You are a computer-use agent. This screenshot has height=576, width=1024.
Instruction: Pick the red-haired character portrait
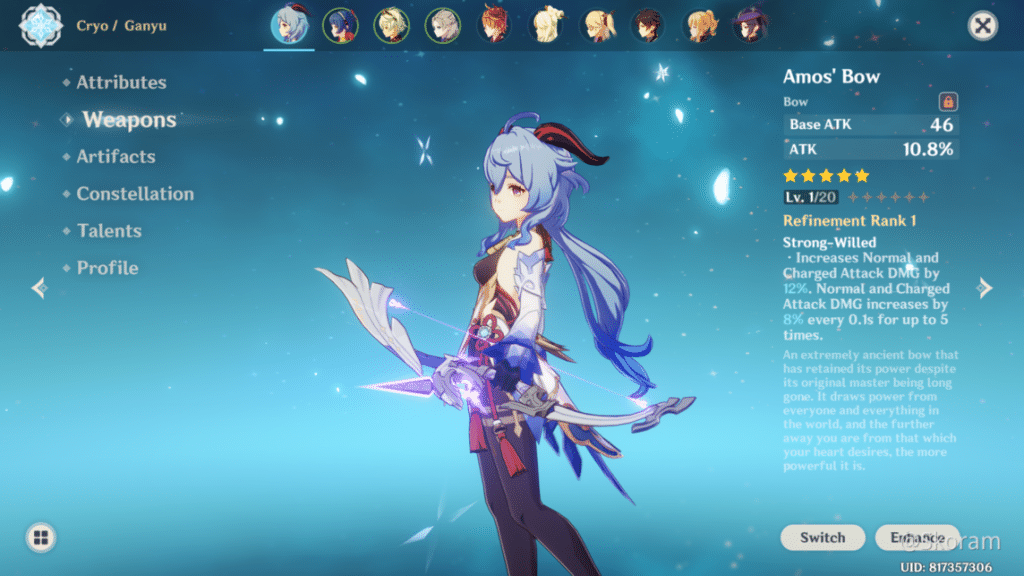tap(494, 26)
